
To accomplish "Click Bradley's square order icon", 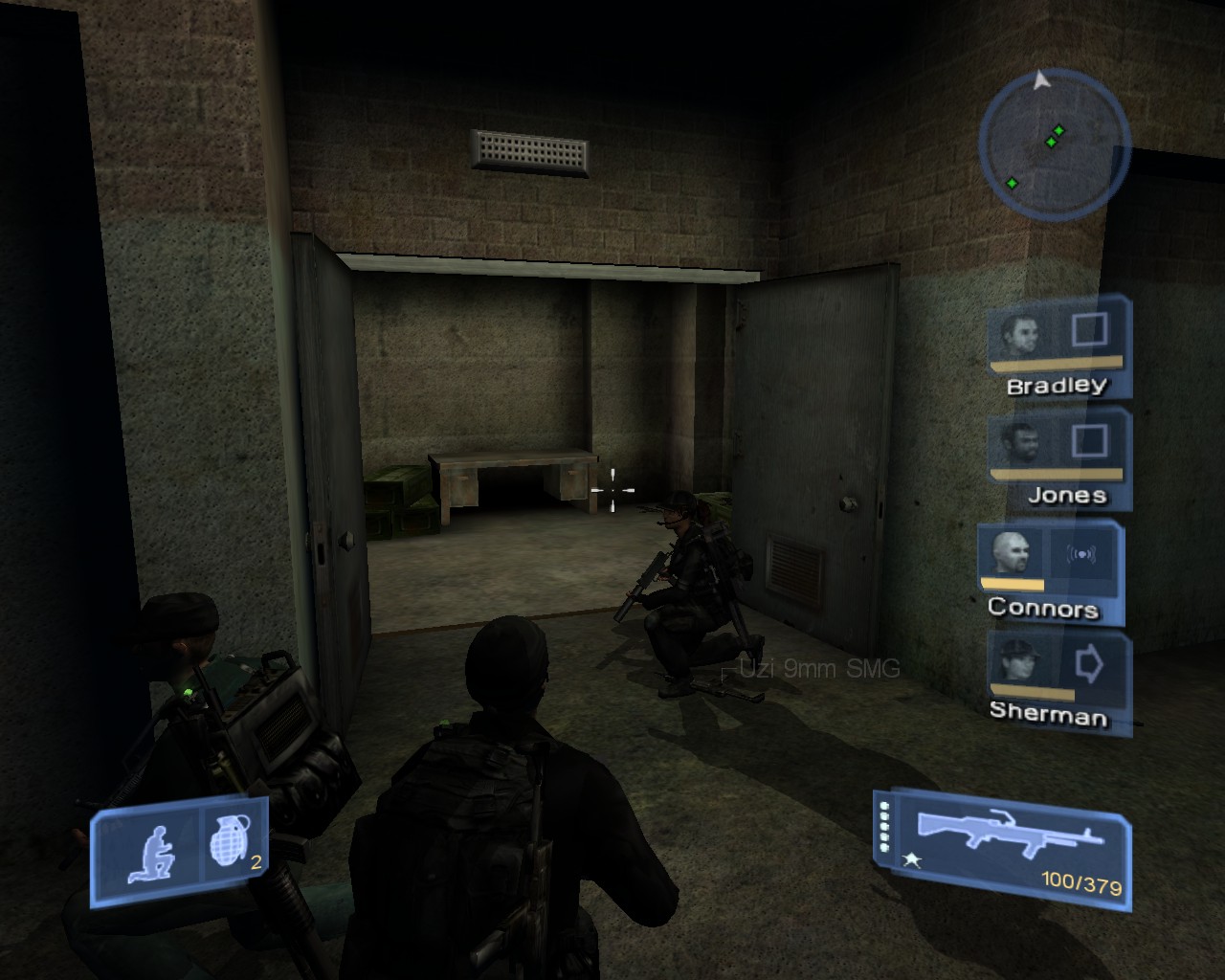I will point(1089,330).
